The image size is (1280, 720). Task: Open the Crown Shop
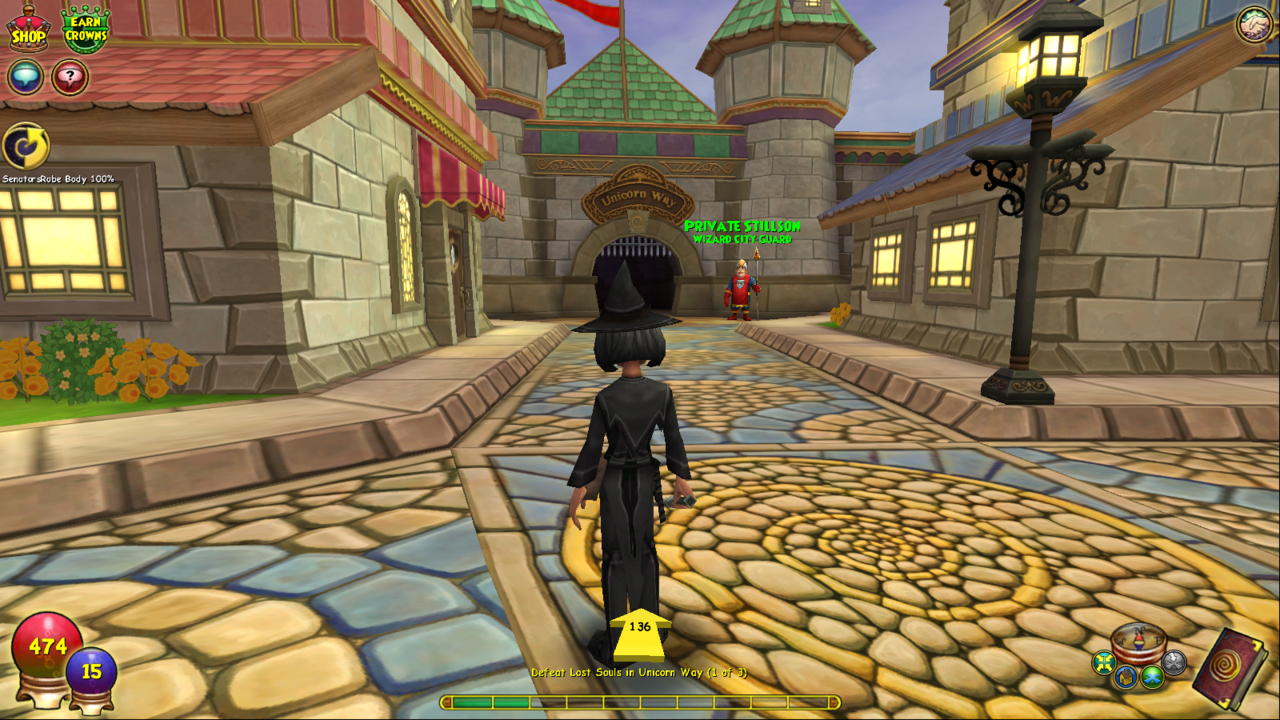(28, 29)
